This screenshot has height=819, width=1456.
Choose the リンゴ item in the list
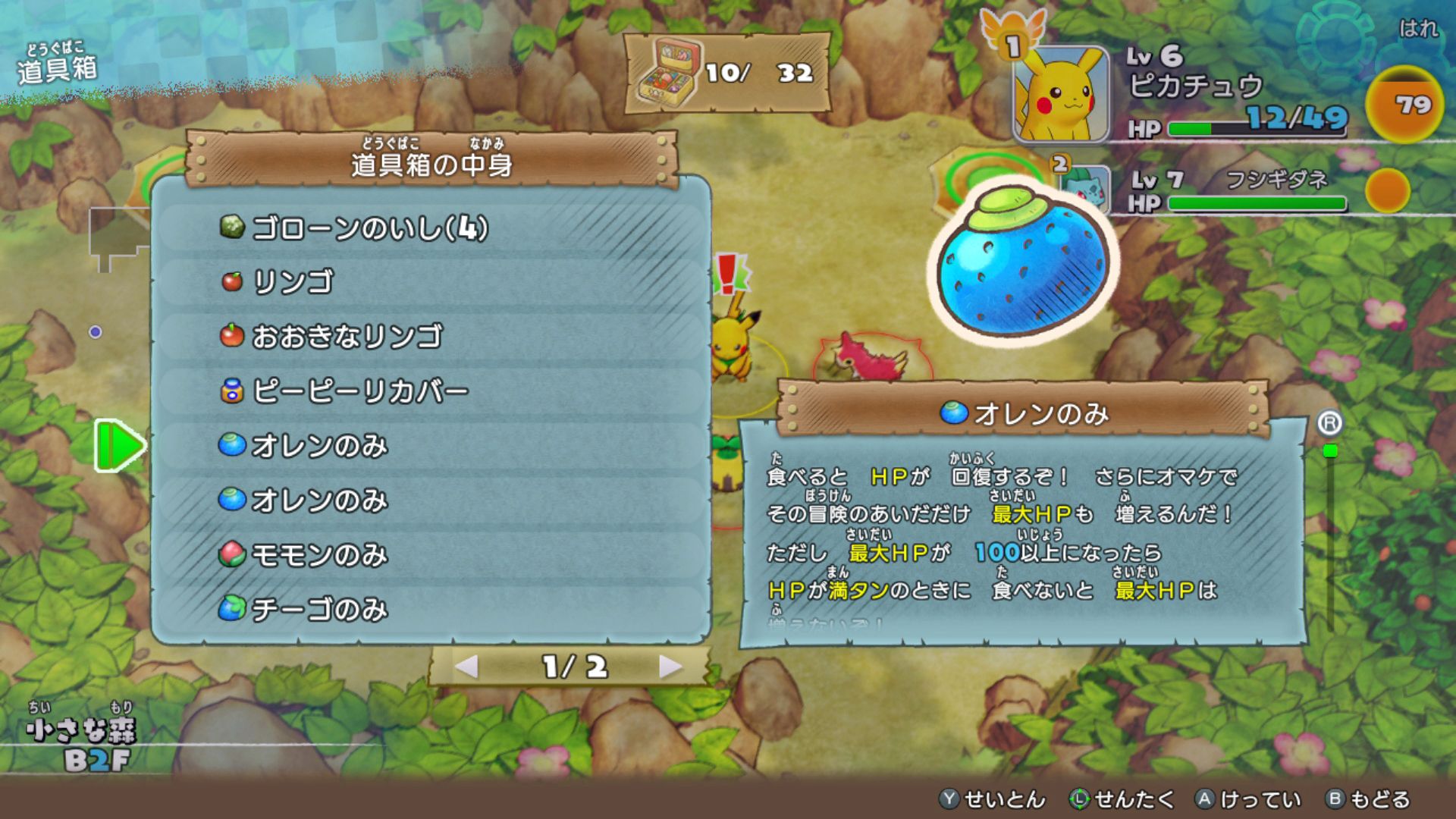pyautogui.click(x=431, y=282)
